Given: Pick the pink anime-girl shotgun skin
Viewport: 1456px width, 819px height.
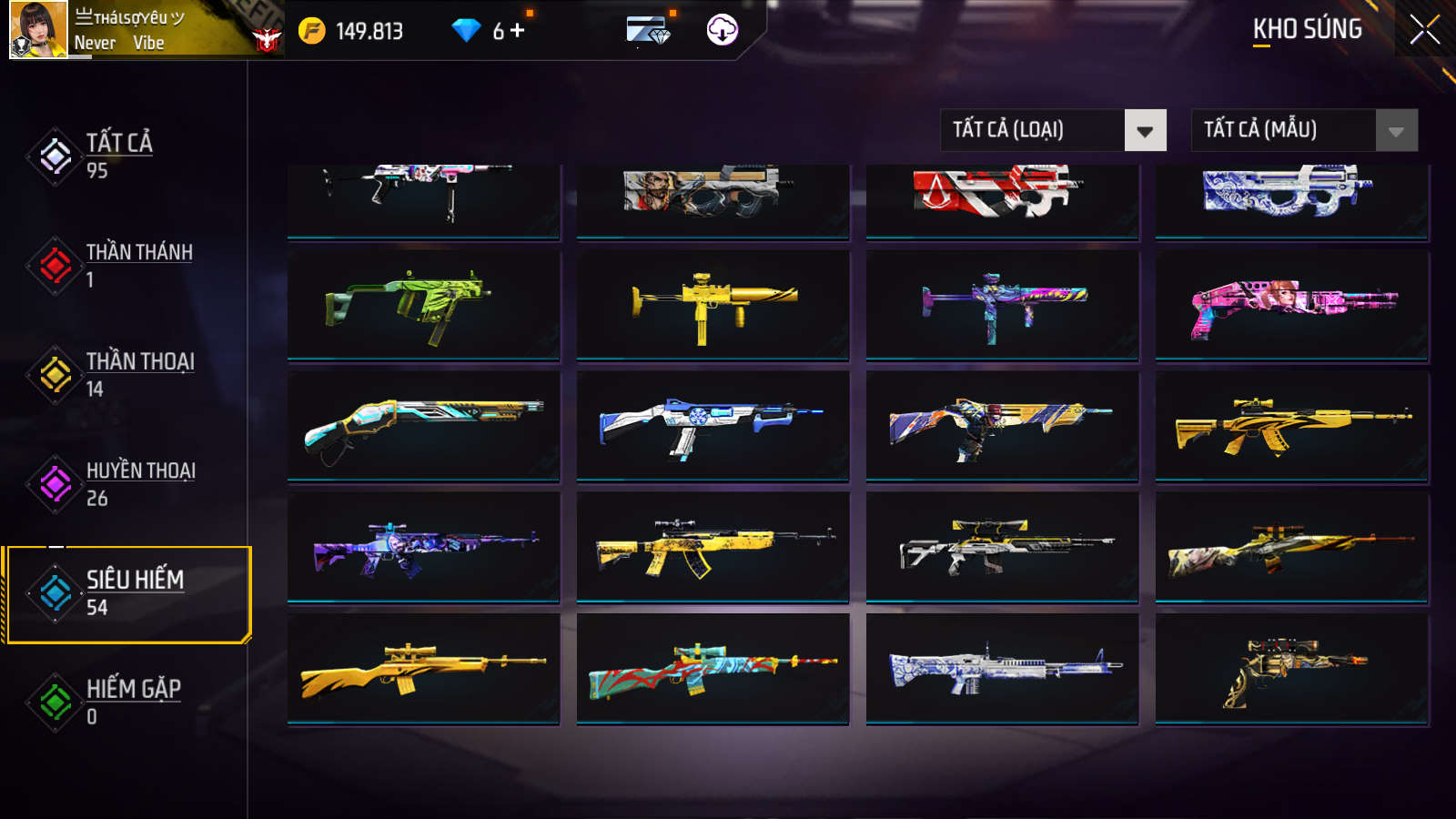Looking at the screenshot, I should coord(1291,305).
